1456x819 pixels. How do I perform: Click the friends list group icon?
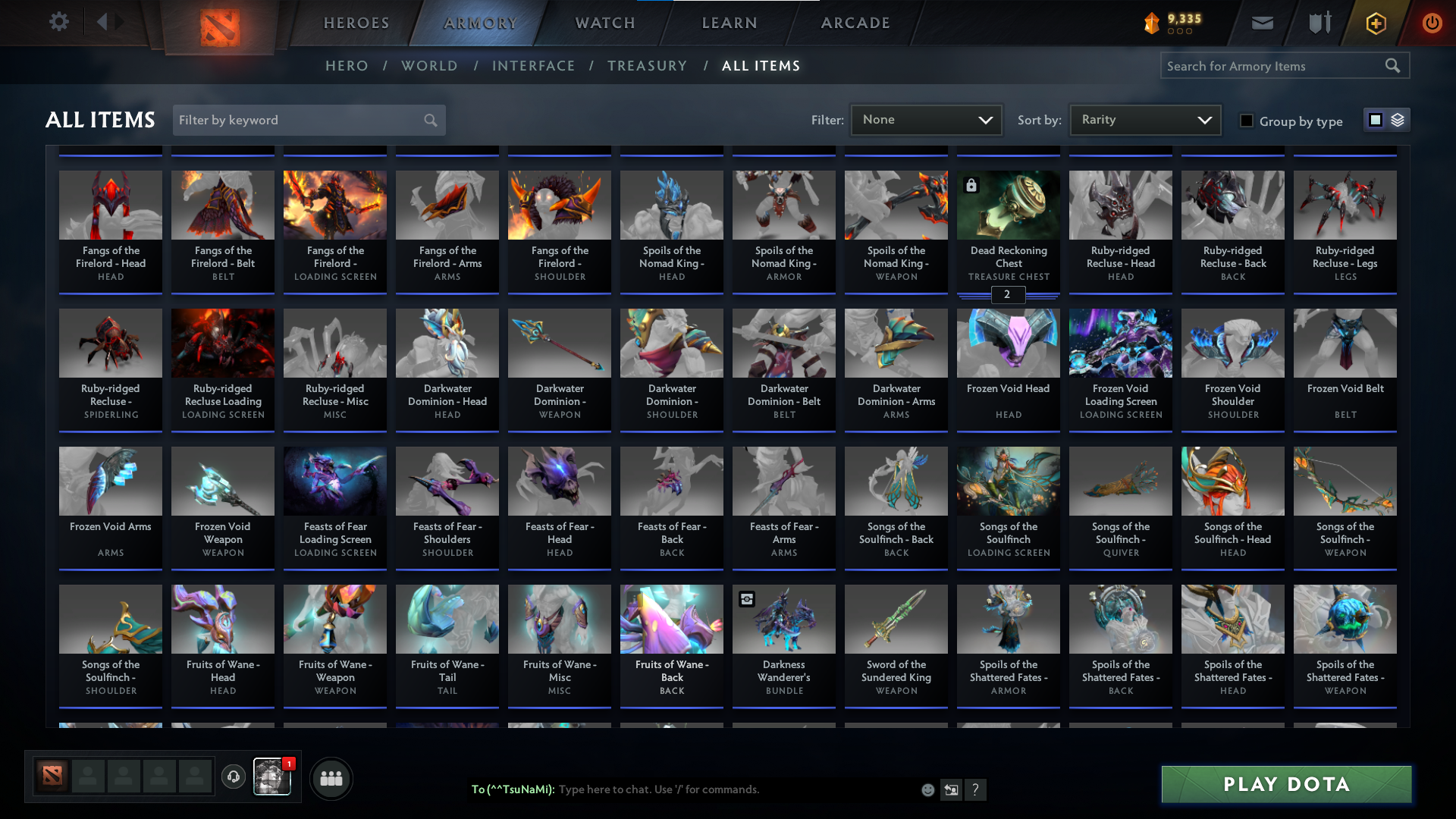point(331,778)
